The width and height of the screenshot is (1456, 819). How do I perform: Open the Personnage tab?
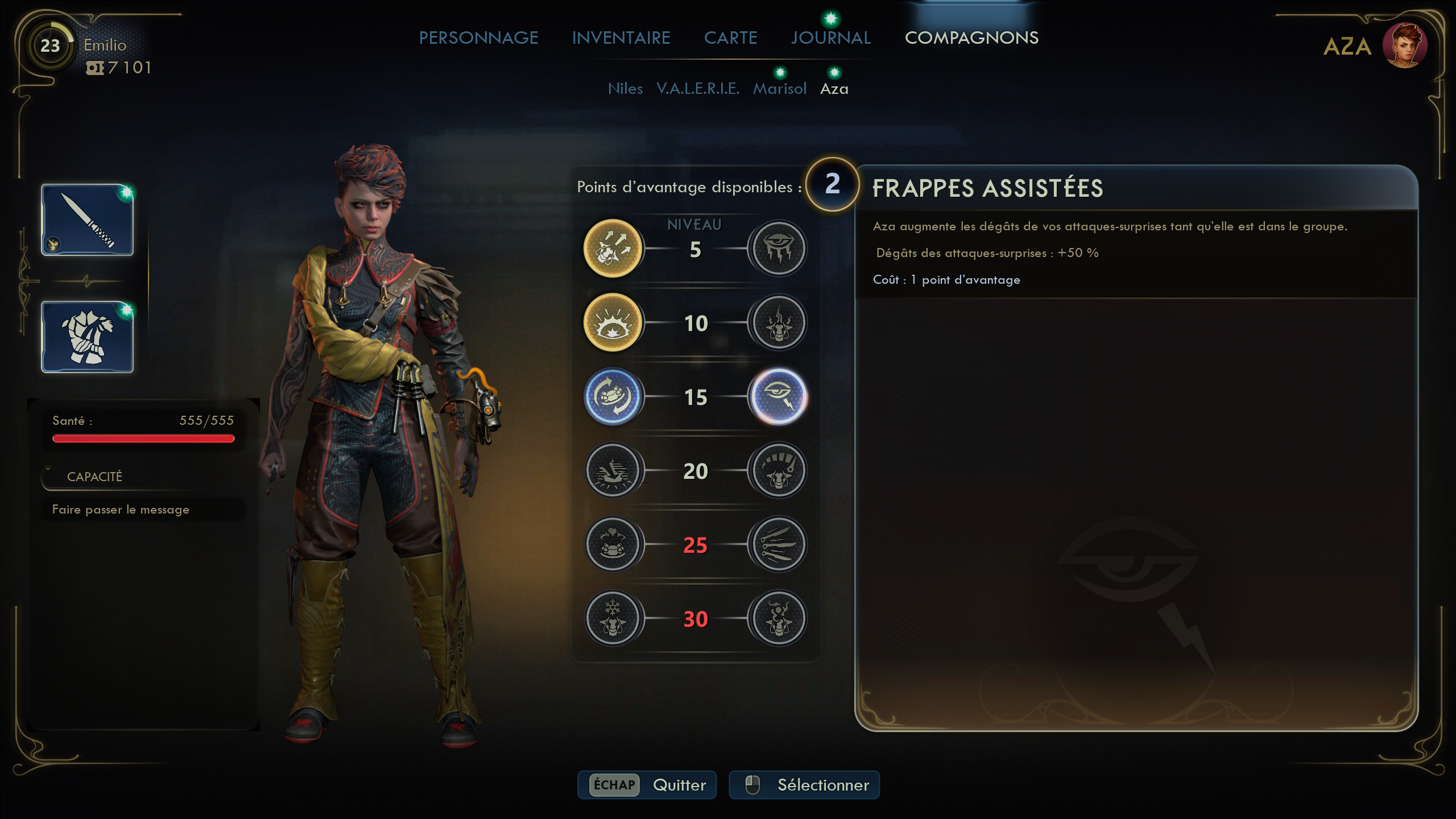pos(478,38)
